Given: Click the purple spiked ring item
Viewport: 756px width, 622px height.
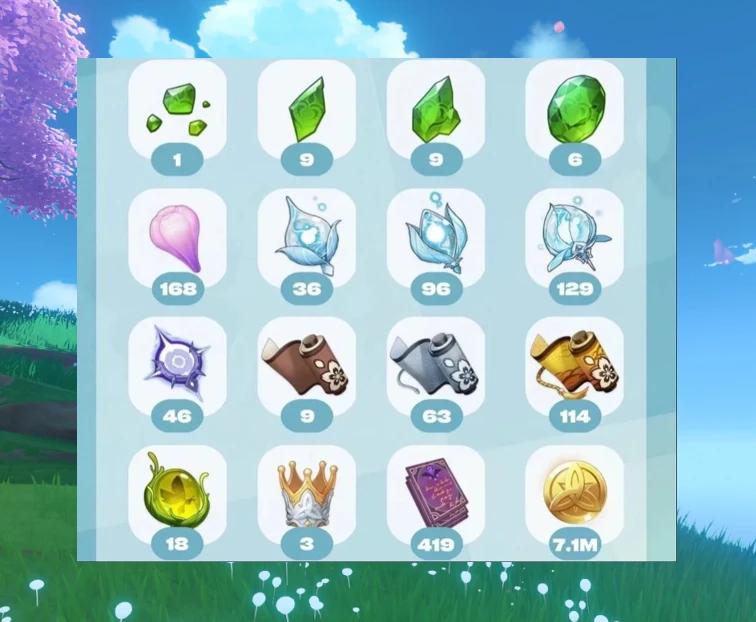Looking at the screenshot, I should coord(178,366).
